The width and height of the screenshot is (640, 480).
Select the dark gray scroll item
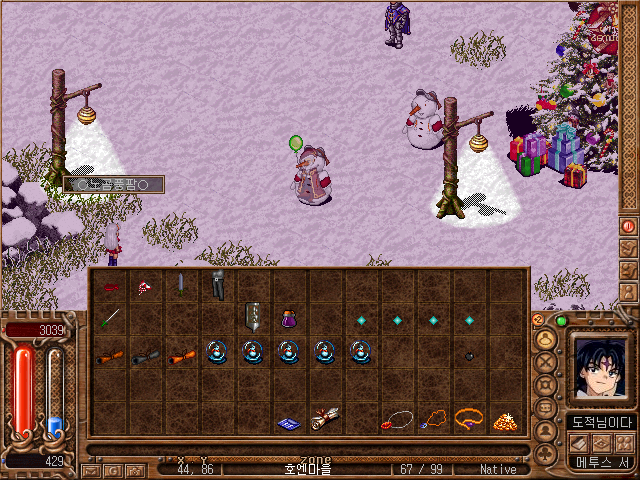click(145, 355)
